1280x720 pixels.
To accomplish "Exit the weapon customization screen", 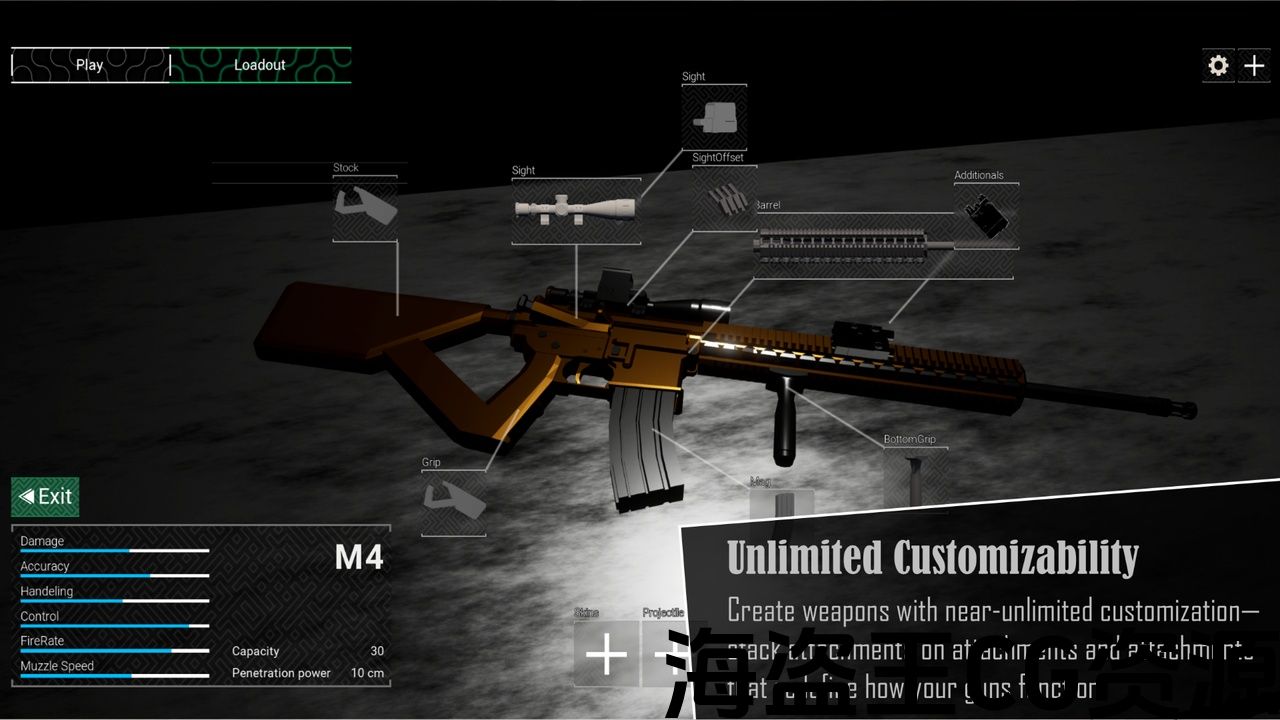I will point(46,496).
